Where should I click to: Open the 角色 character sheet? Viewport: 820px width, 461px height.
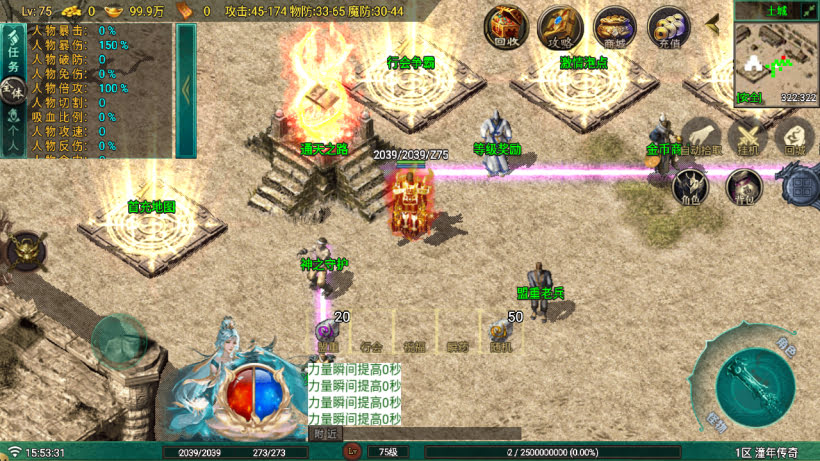[x=691, y=186]
